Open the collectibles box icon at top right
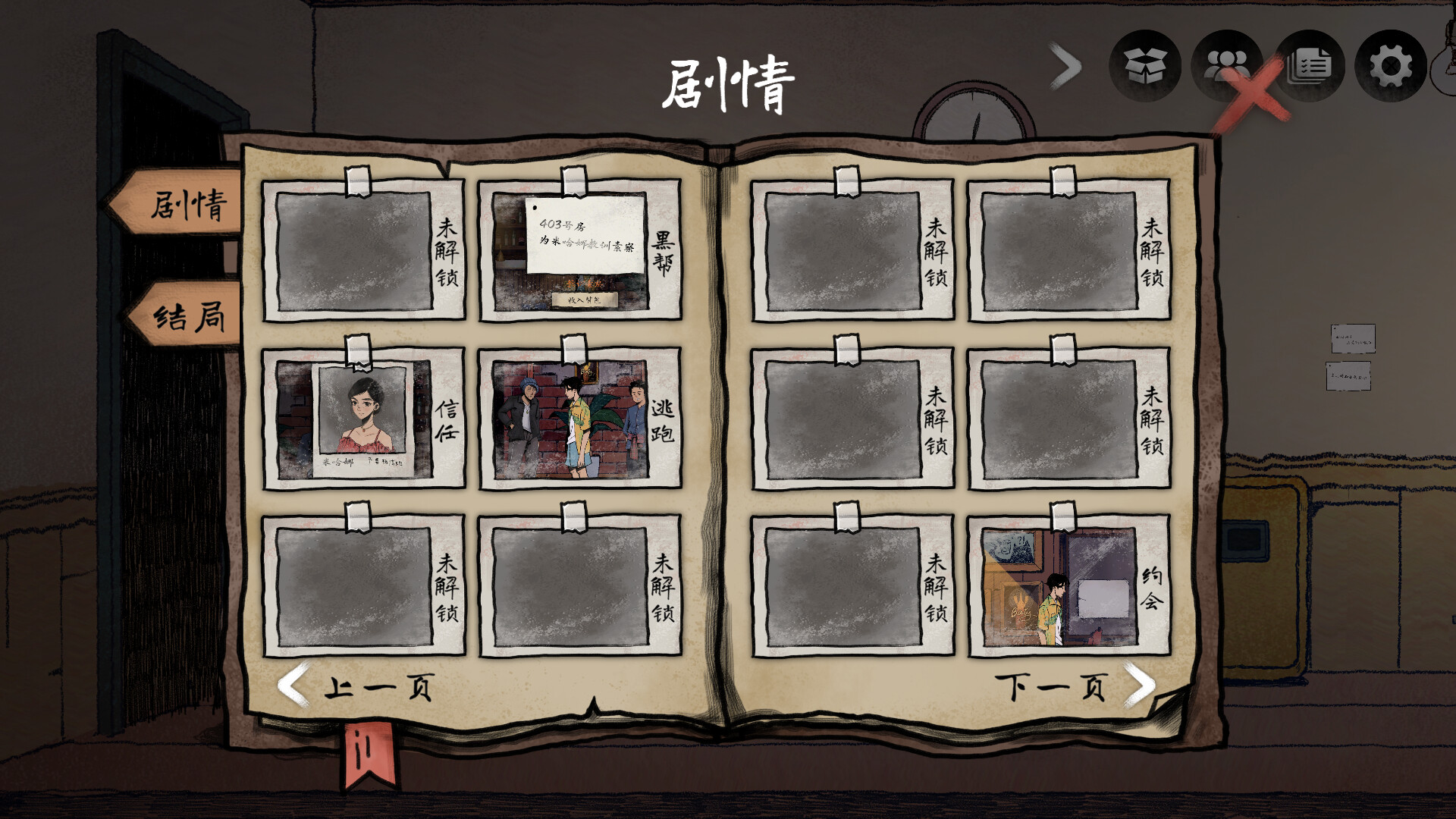The width and height of the screenshot is (1456, 819). 1144,67
